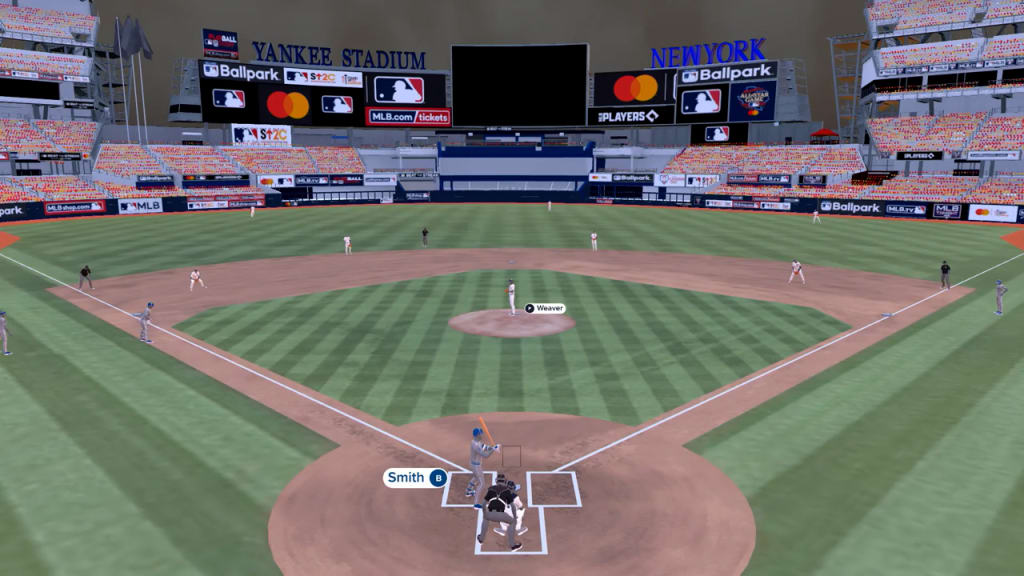Click the Weaver pitcher name label
This screenshot has width=1024, height=576.
(x=545, y=308)
